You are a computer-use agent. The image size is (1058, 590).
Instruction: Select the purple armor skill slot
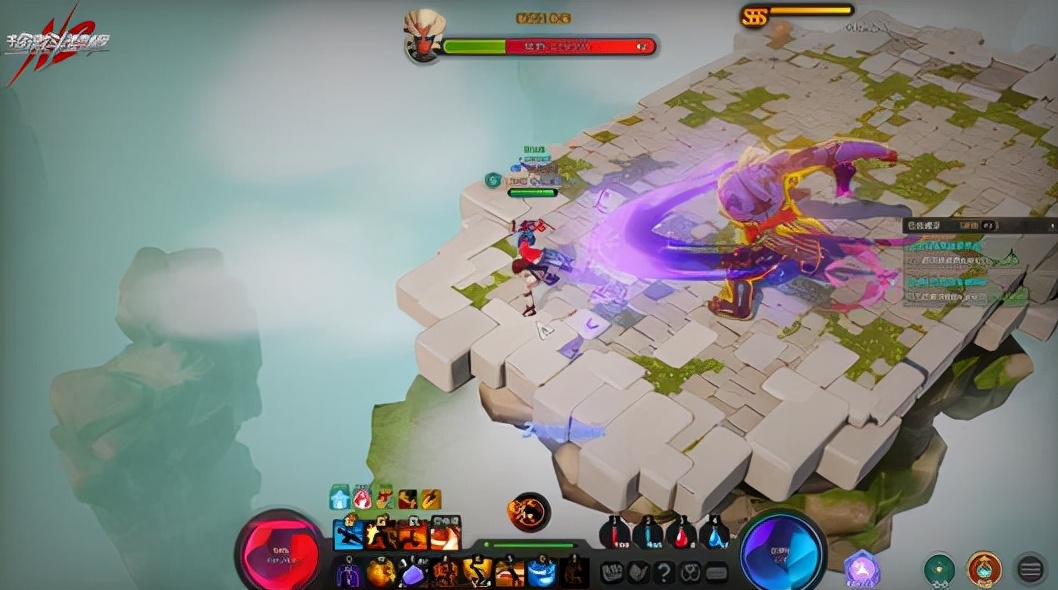[349, 573]
